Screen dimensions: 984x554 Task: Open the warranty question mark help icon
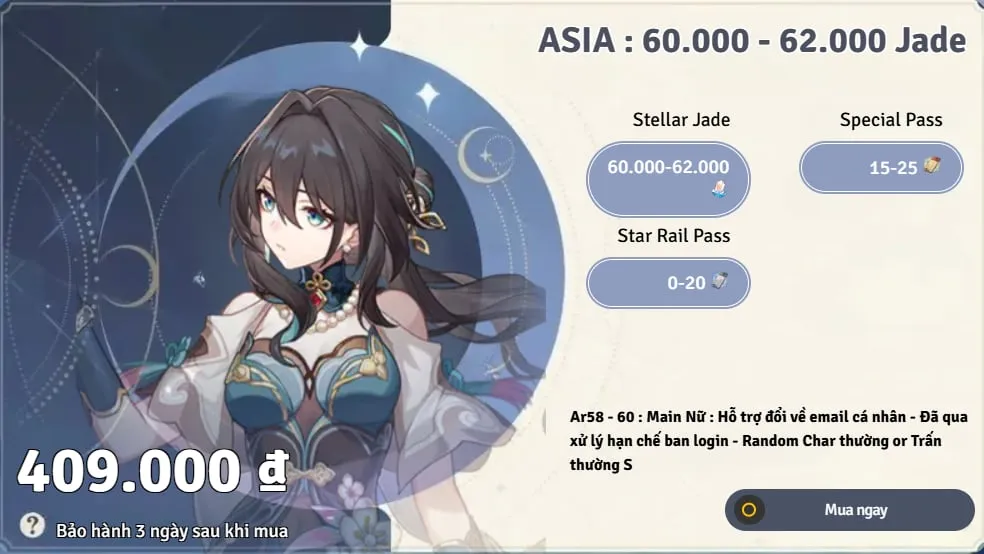33,525
